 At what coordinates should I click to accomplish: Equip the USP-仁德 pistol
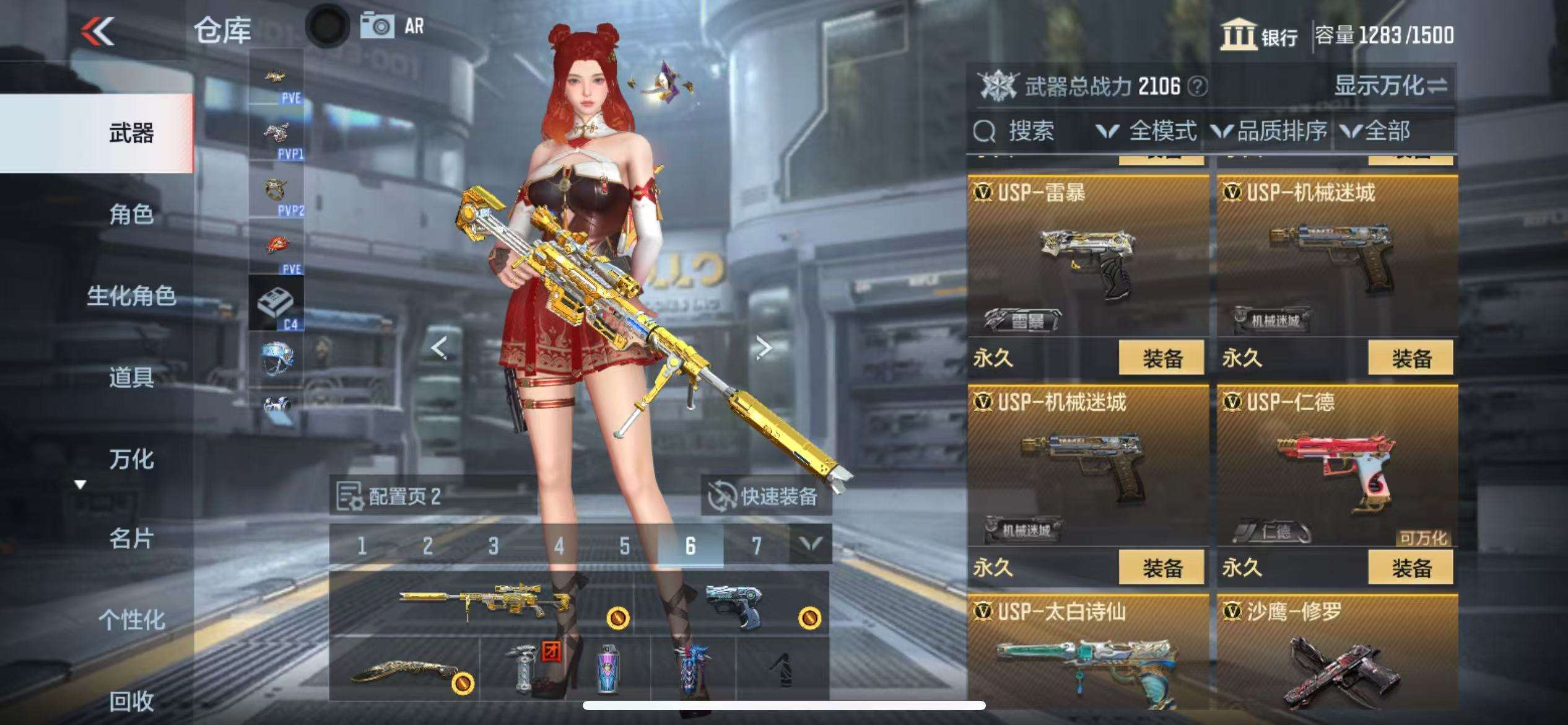click(1411, 567)
